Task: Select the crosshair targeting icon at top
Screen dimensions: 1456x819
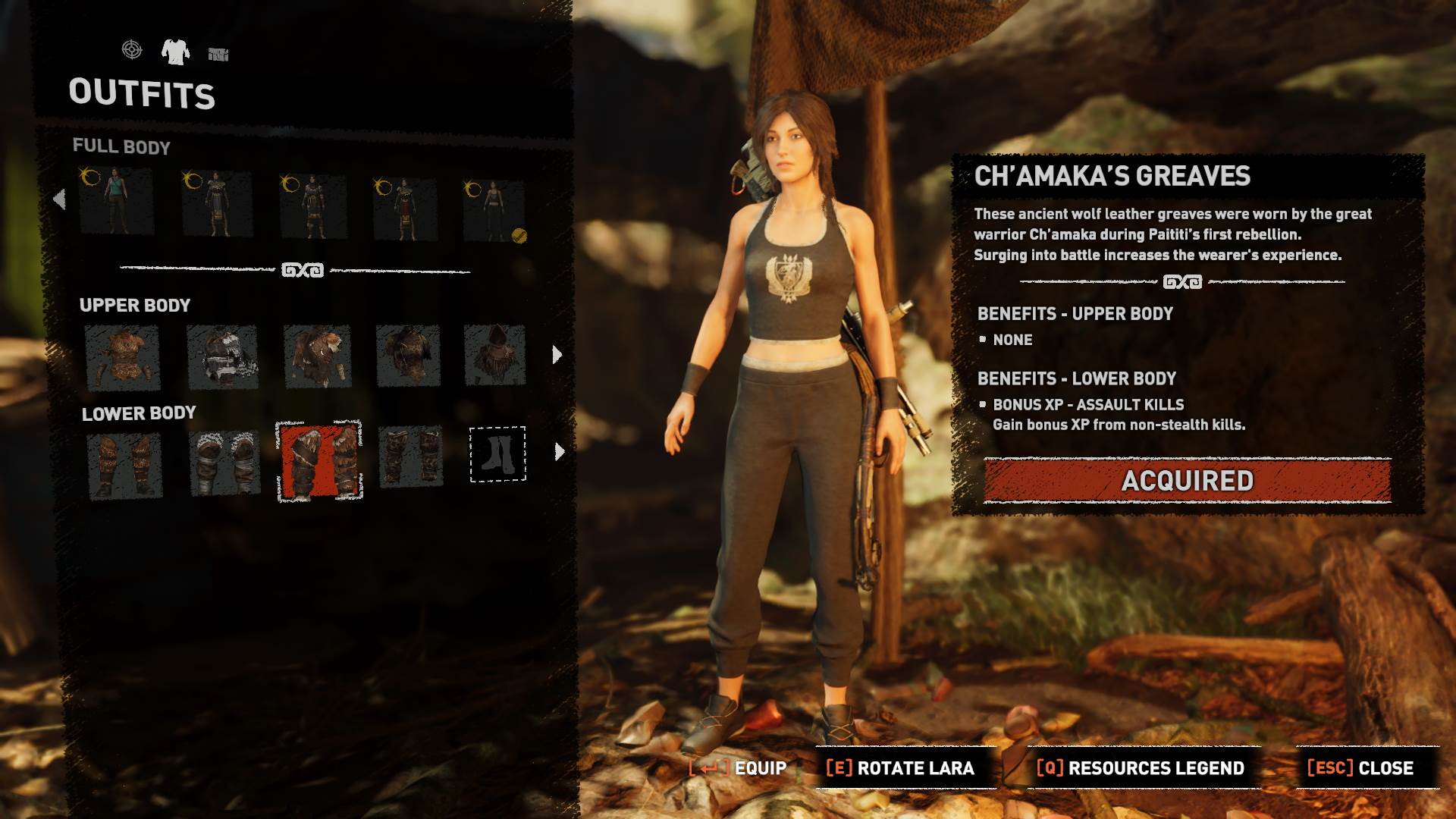Action: pos(131,52)
